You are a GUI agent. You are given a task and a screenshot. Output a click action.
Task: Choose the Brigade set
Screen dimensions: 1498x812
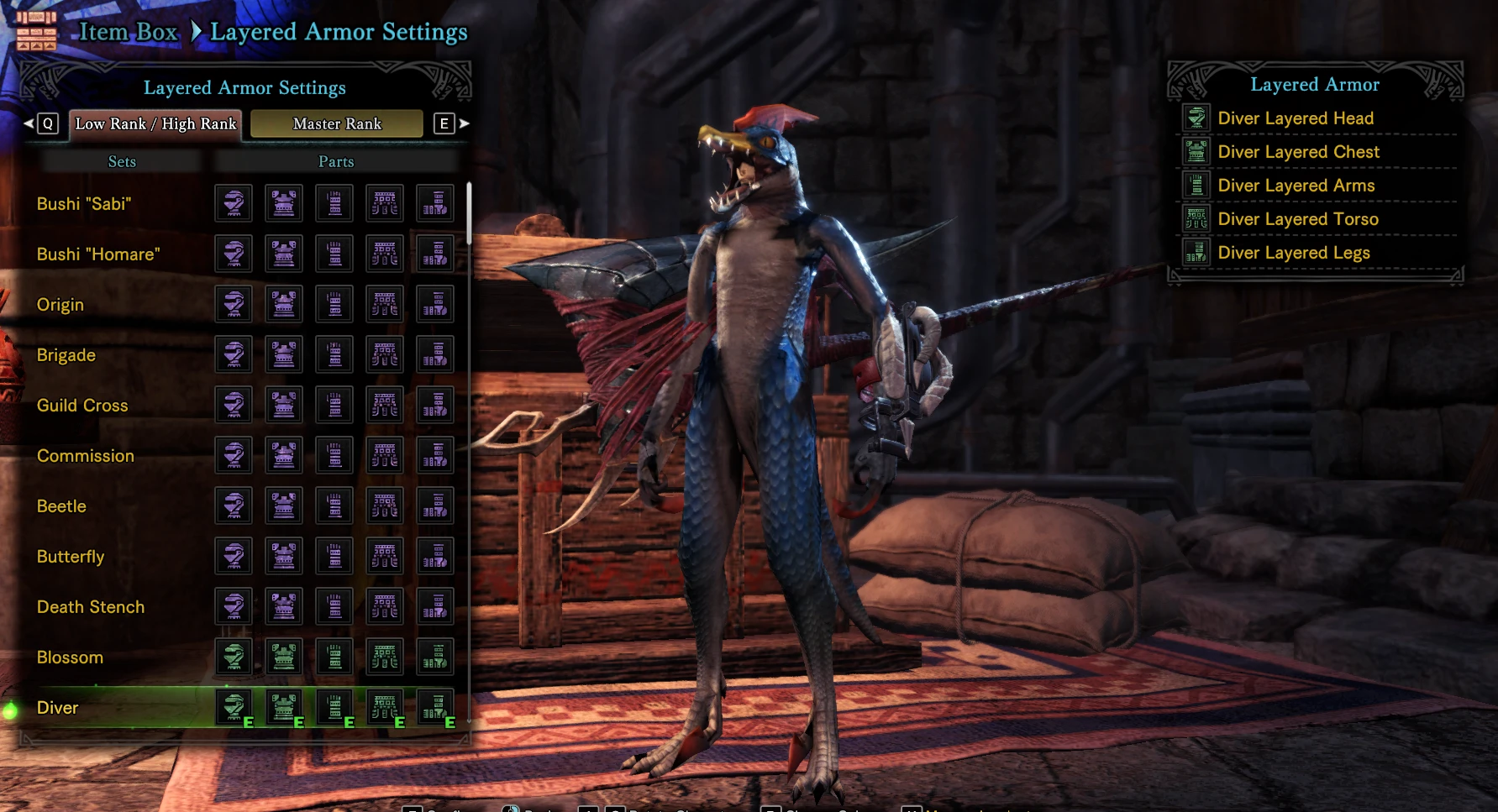point(66,355)
